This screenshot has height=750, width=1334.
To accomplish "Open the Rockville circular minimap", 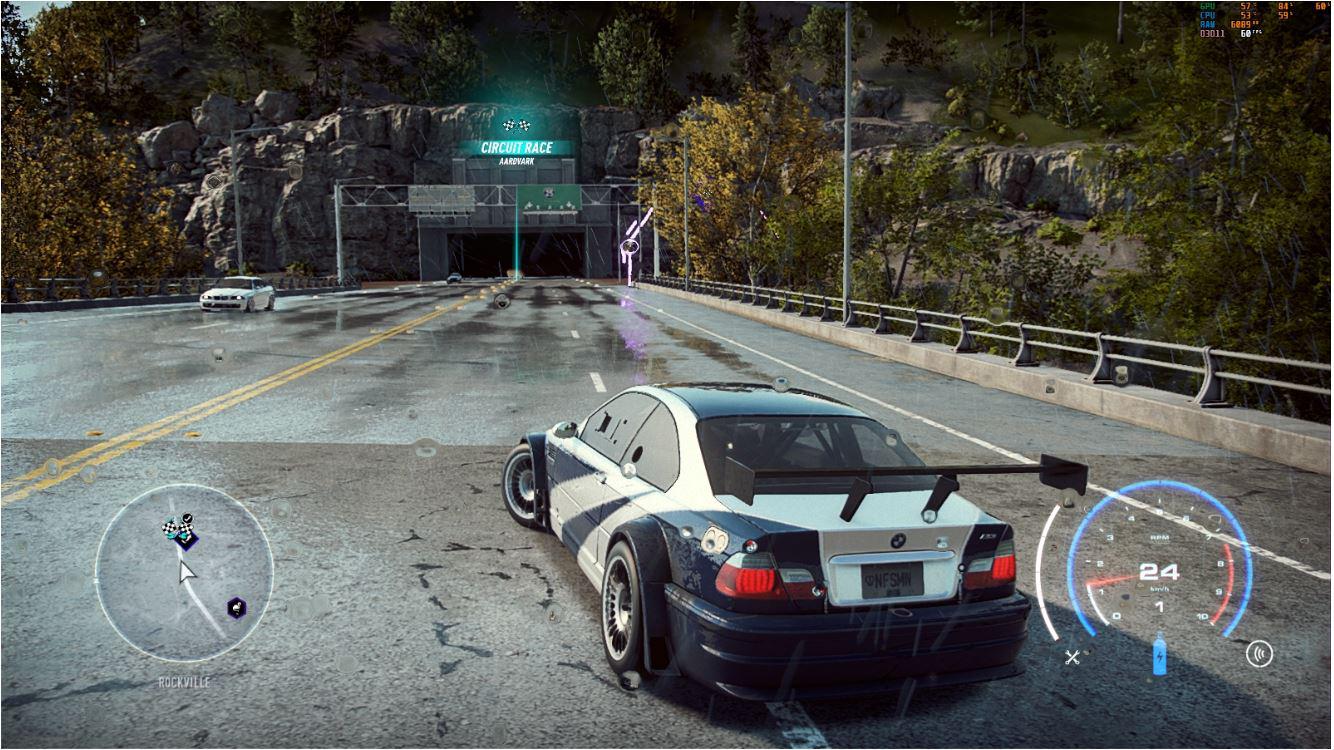I will (x=184, y=573).
